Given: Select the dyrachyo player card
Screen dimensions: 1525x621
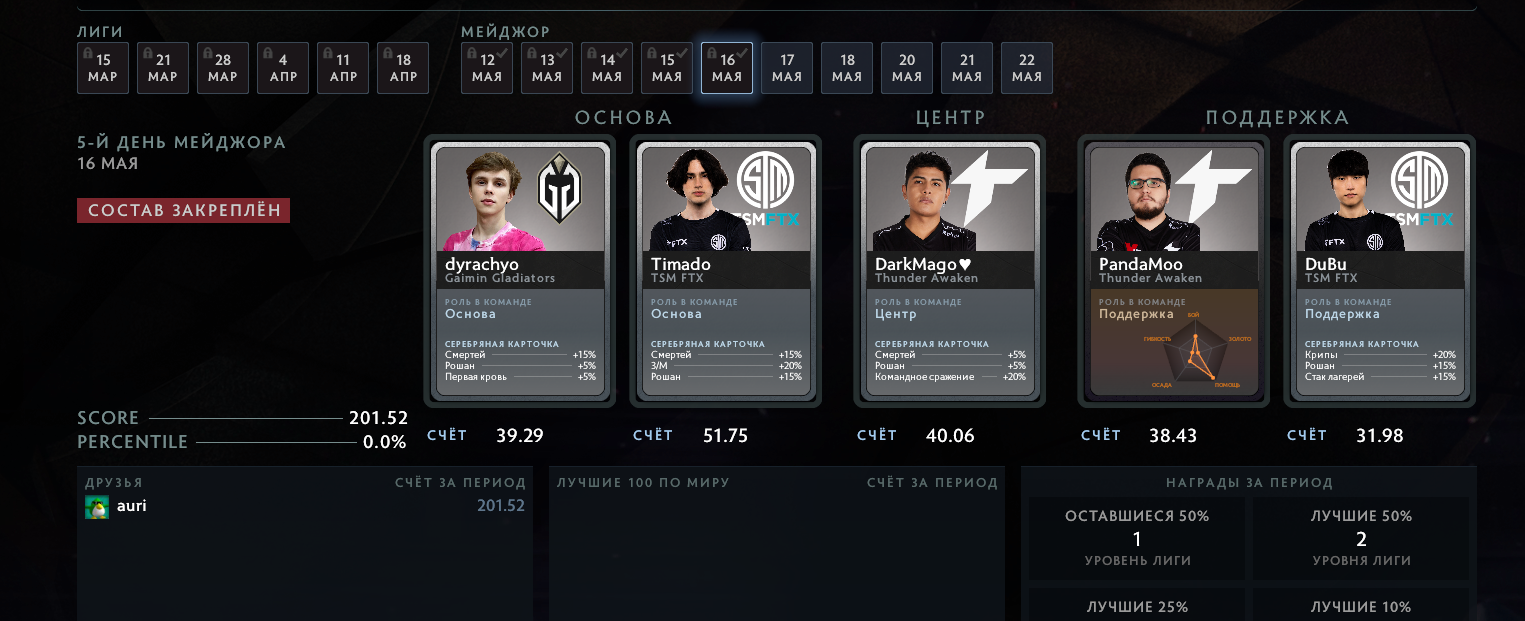Looking at the screenshot, I should click(519, 271).
